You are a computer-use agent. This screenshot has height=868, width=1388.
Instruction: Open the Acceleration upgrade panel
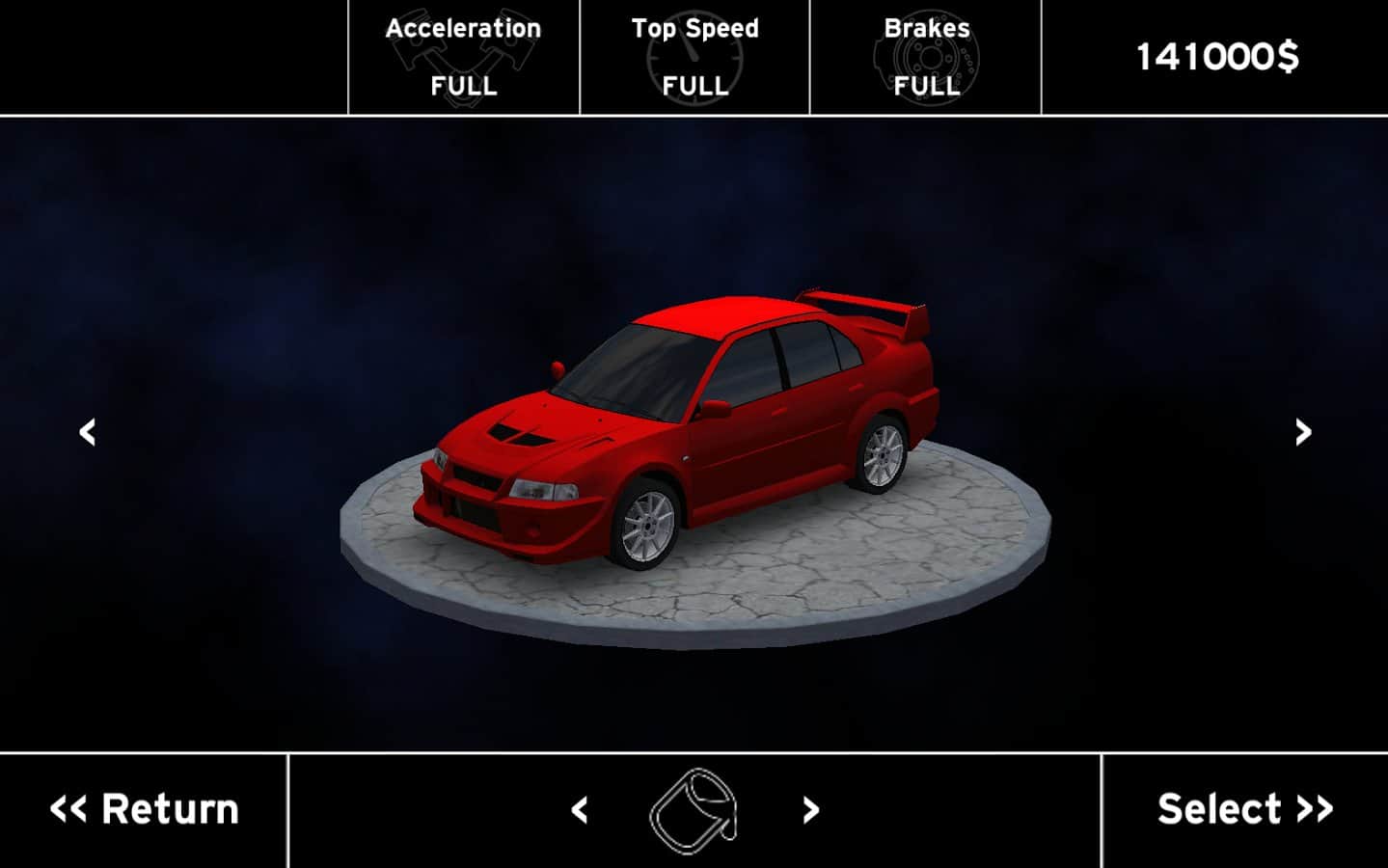tap(464, 58)
